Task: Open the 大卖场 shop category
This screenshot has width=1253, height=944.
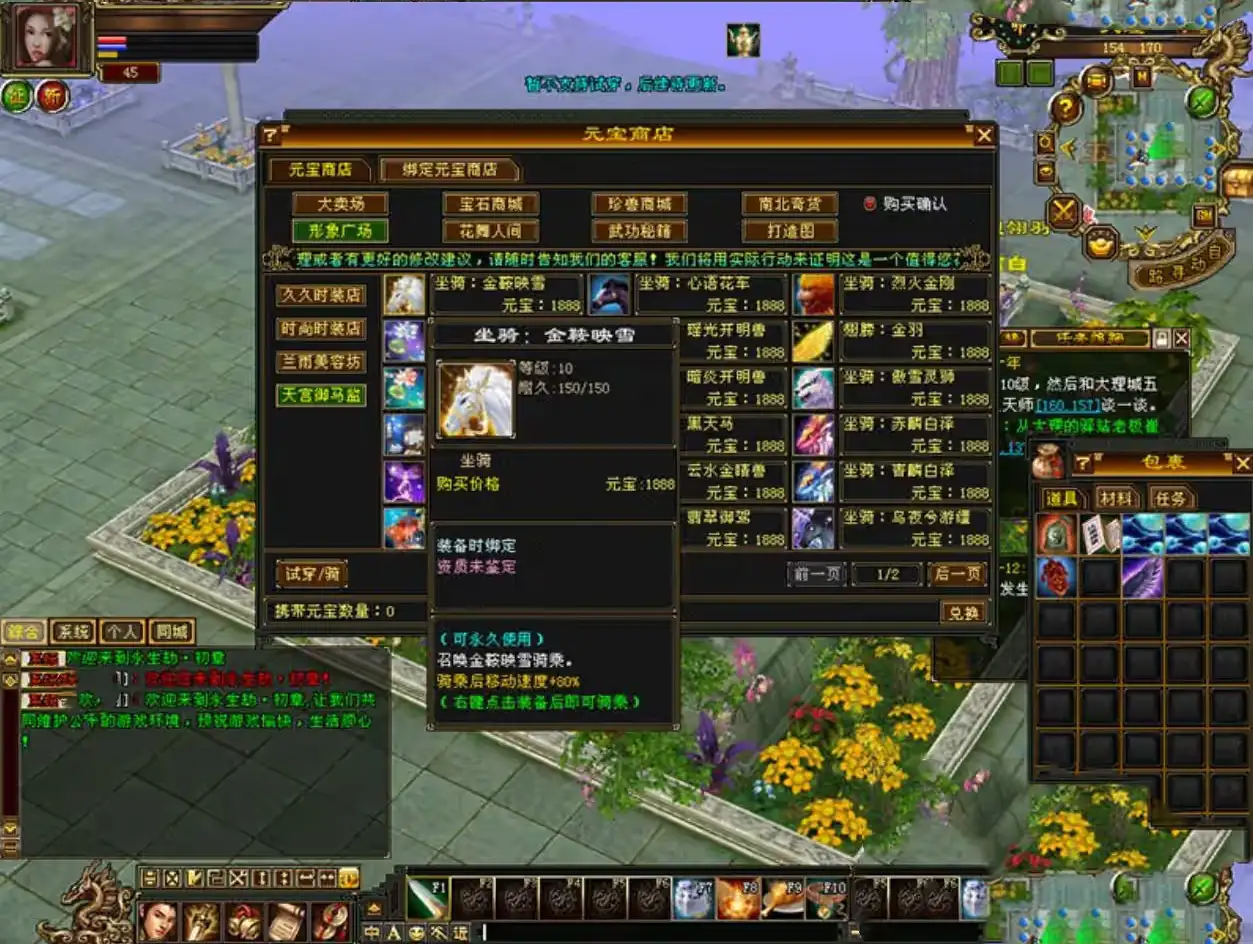Action: (x=340, y=204)
